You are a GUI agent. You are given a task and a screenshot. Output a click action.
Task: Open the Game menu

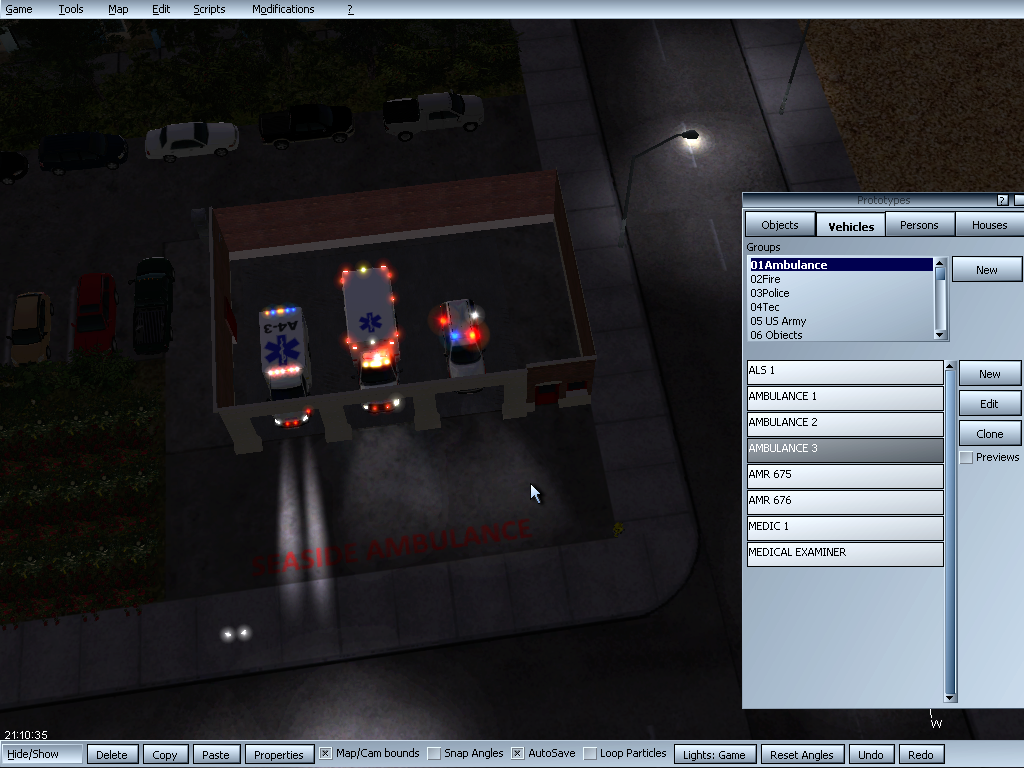click(x=19, y=9)
